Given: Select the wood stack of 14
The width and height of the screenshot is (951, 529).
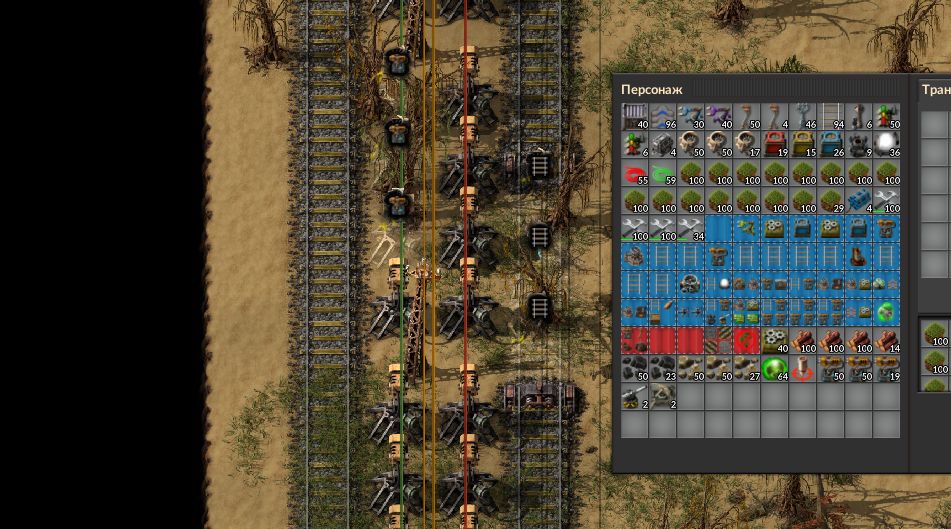Looking at the screenshot, I should [887, 341].
